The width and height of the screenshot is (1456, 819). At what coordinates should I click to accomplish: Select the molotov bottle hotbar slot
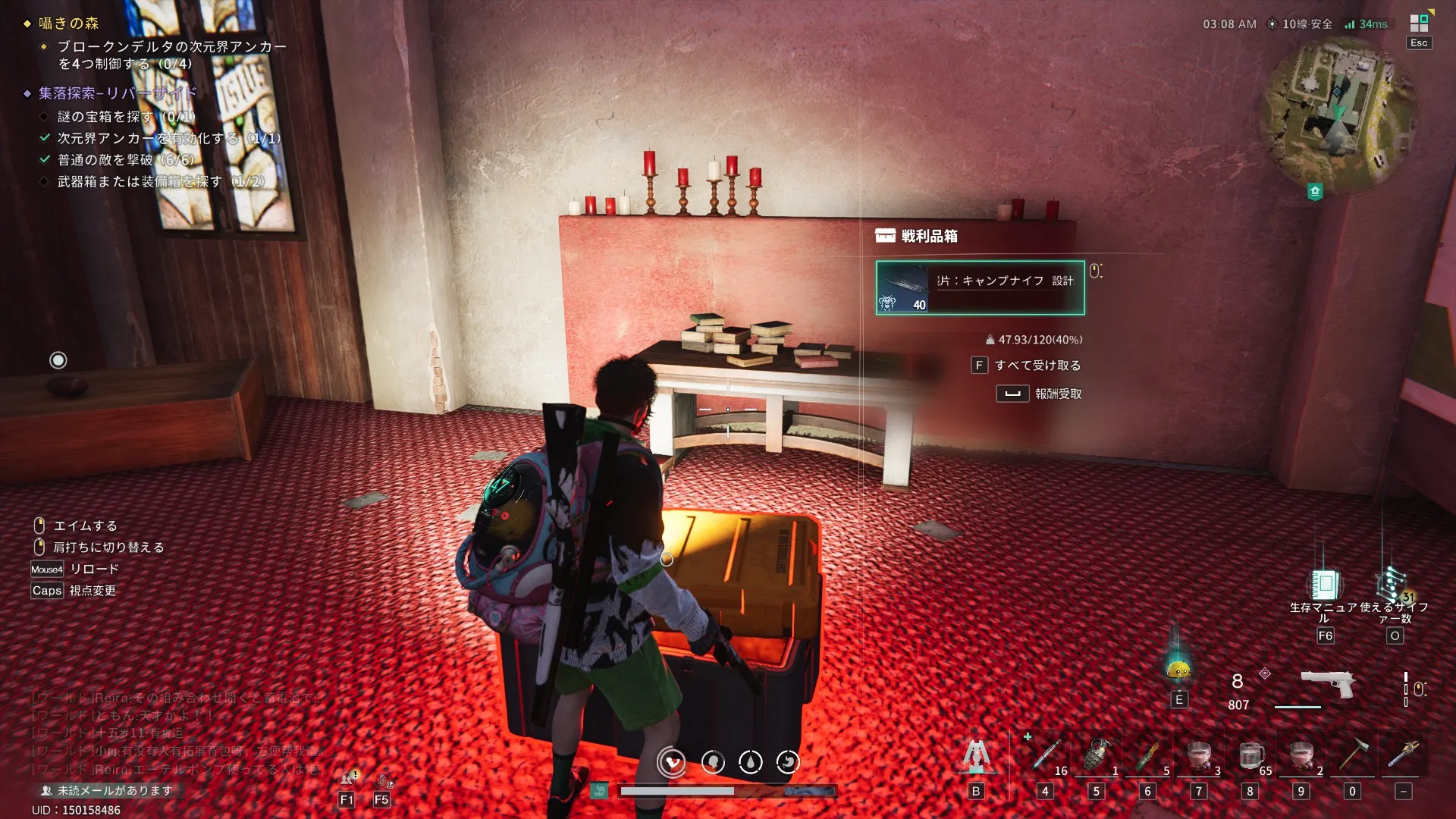(x=1147, y=755)
